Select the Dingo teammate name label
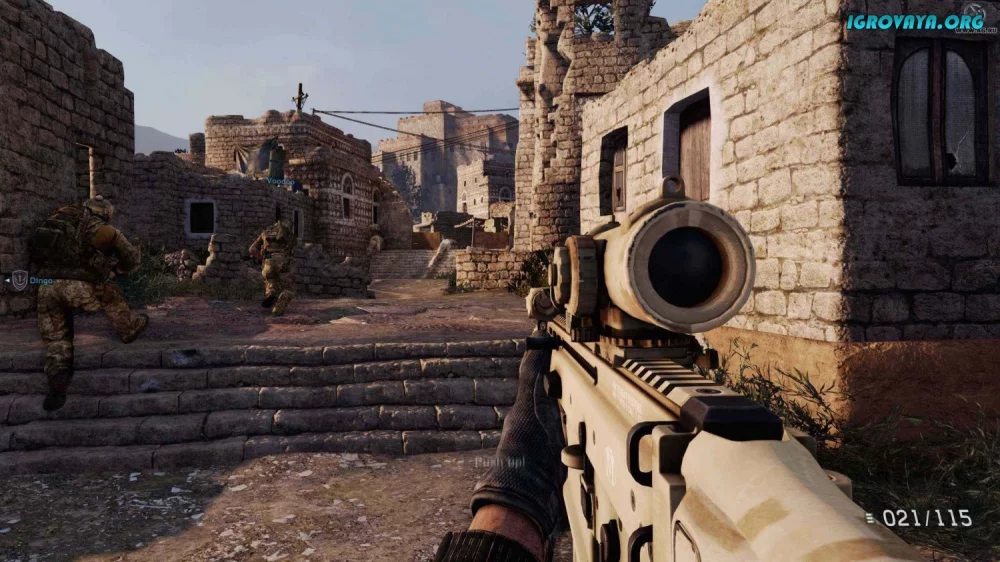 coord(41,281)
